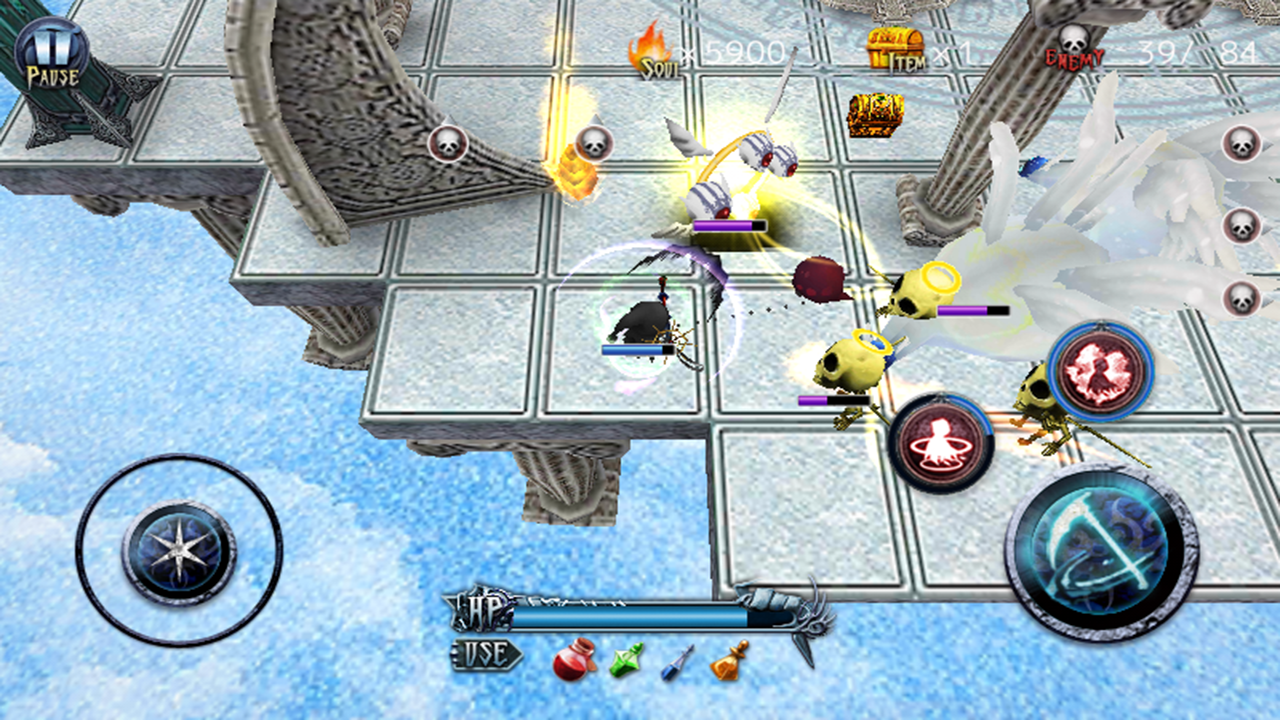The height and width of the screenshot is (720, 1280).
Task: Tap the red Enemy skull counter icon
Action: coord(1075,45)
